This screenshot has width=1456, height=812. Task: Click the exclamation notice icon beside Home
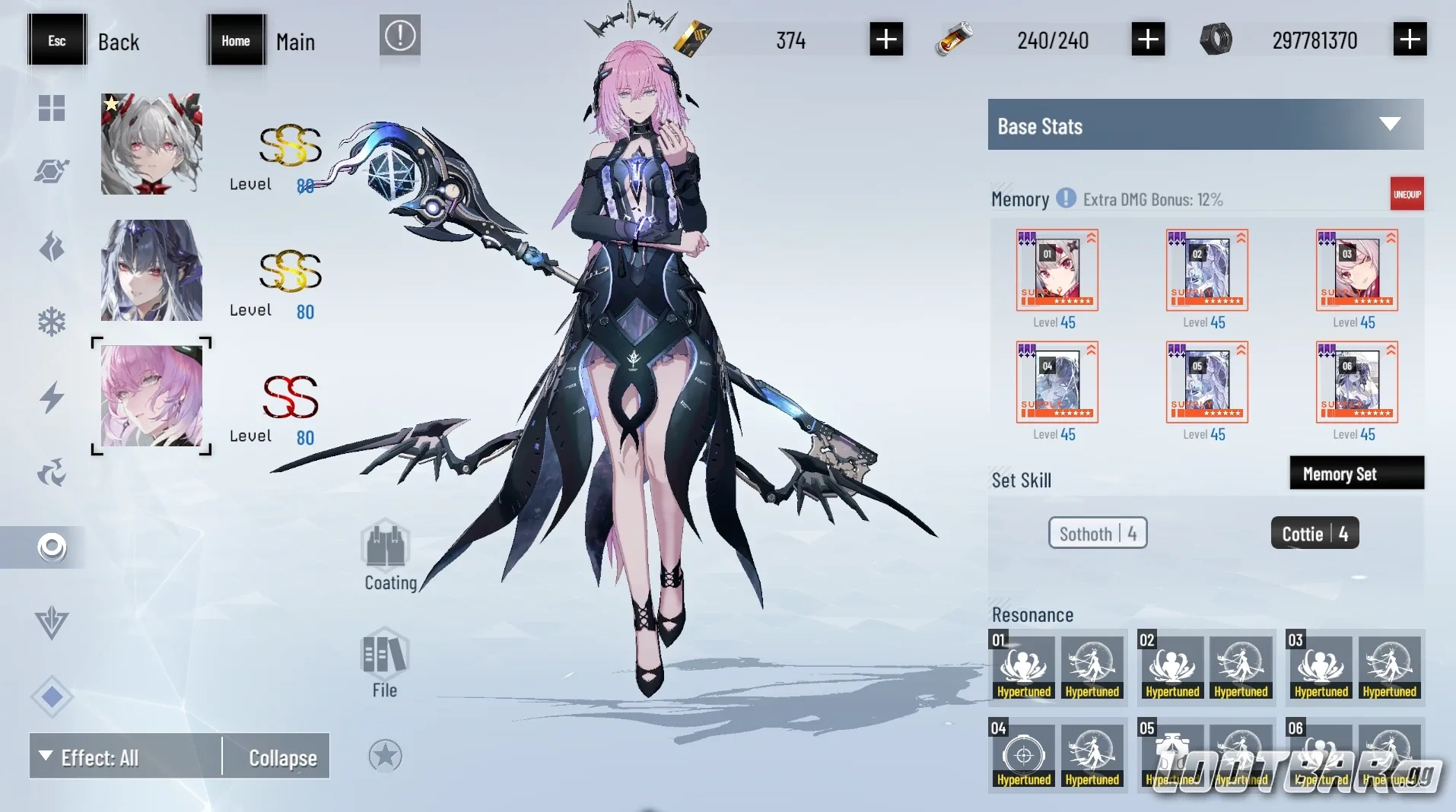tap(399, 36)
